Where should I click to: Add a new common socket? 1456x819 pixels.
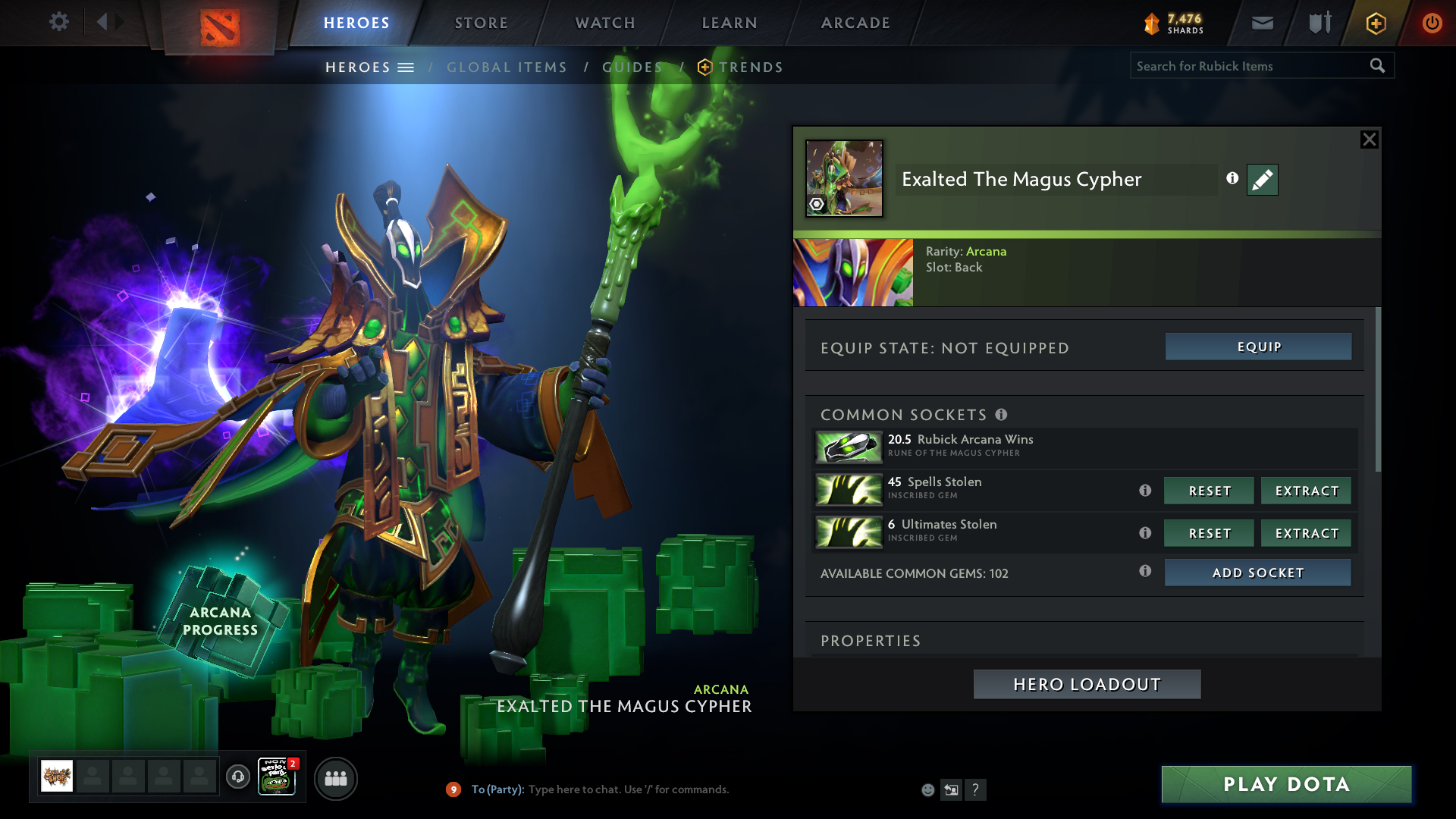point(1257,573)
